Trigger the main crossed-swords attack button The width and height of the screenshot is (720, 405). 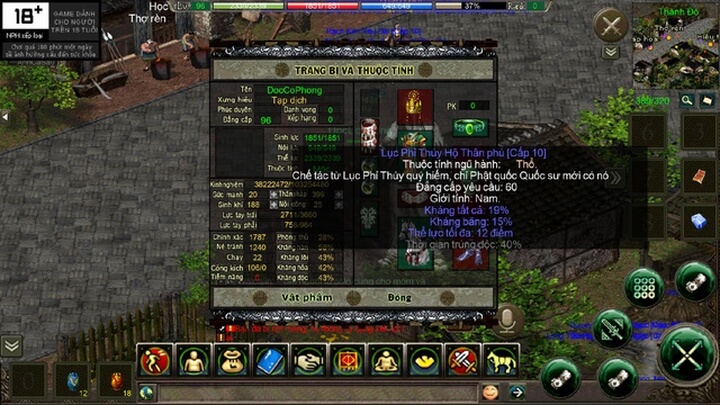[687, 354]
